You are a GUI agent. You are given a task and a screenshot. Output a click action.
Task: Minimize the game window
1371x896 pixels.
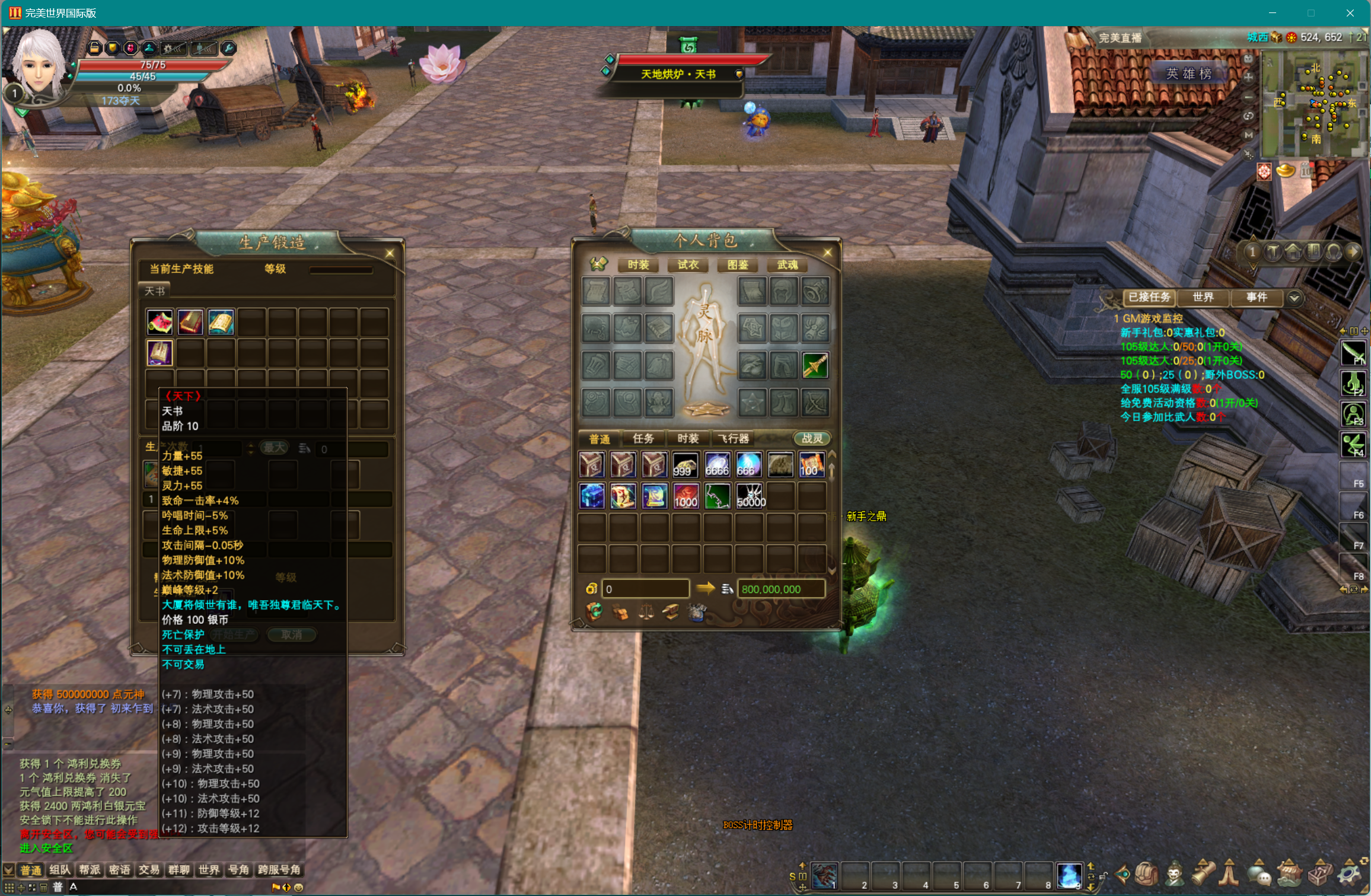(x=1272, y=13)
